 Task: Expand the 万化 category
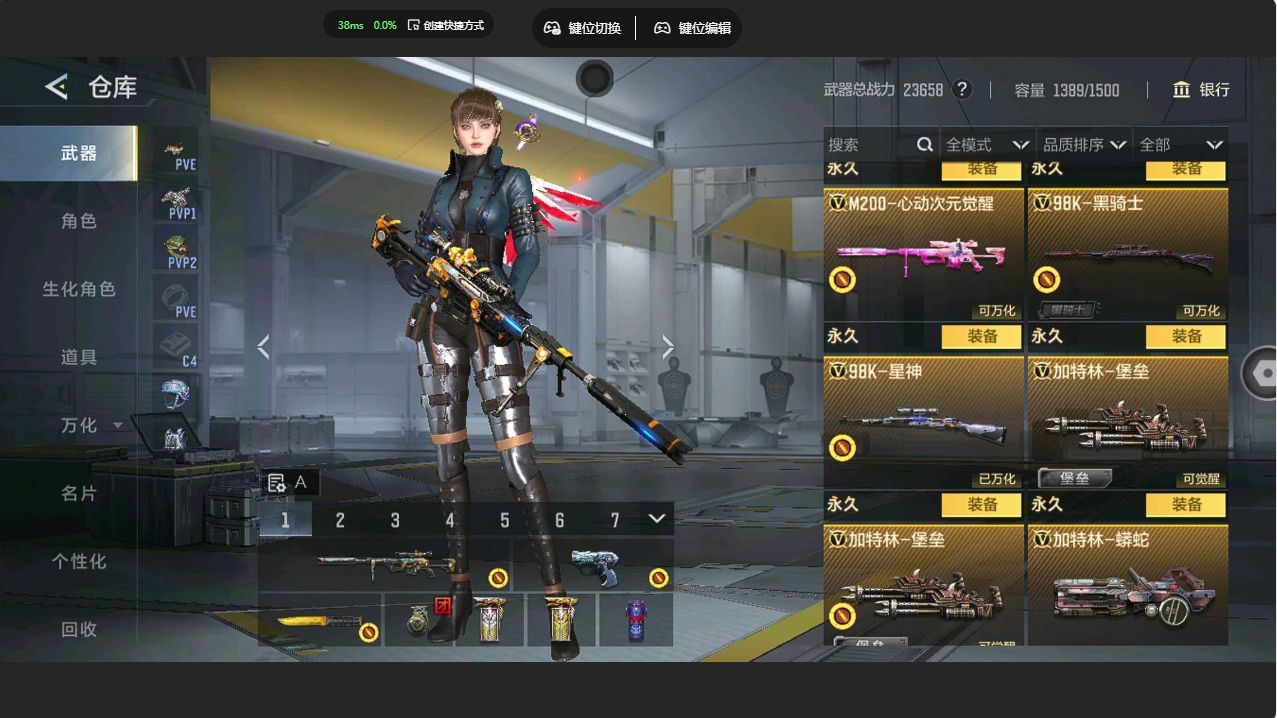pyautogui.click(x=90, y=425)
